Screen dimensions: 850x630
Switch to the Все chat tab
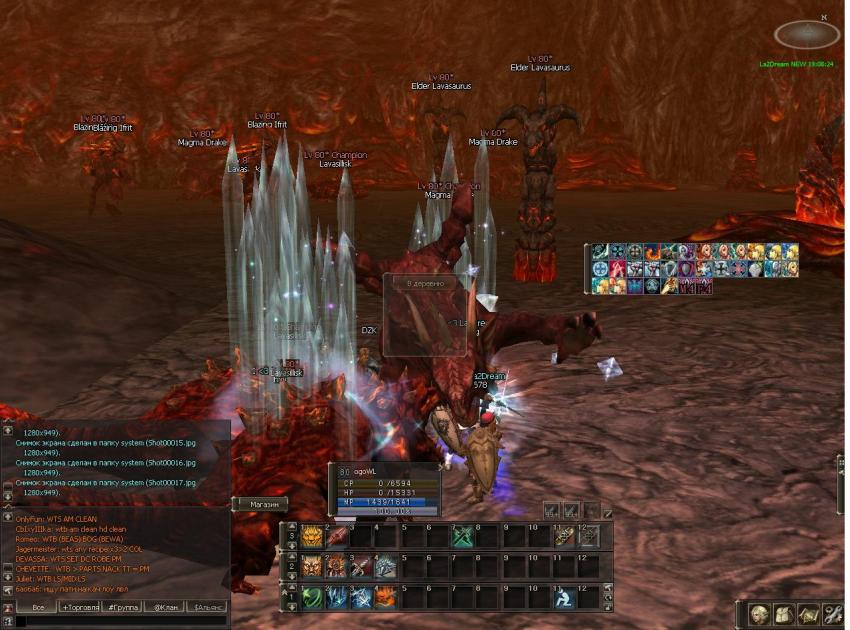(38, 607)
